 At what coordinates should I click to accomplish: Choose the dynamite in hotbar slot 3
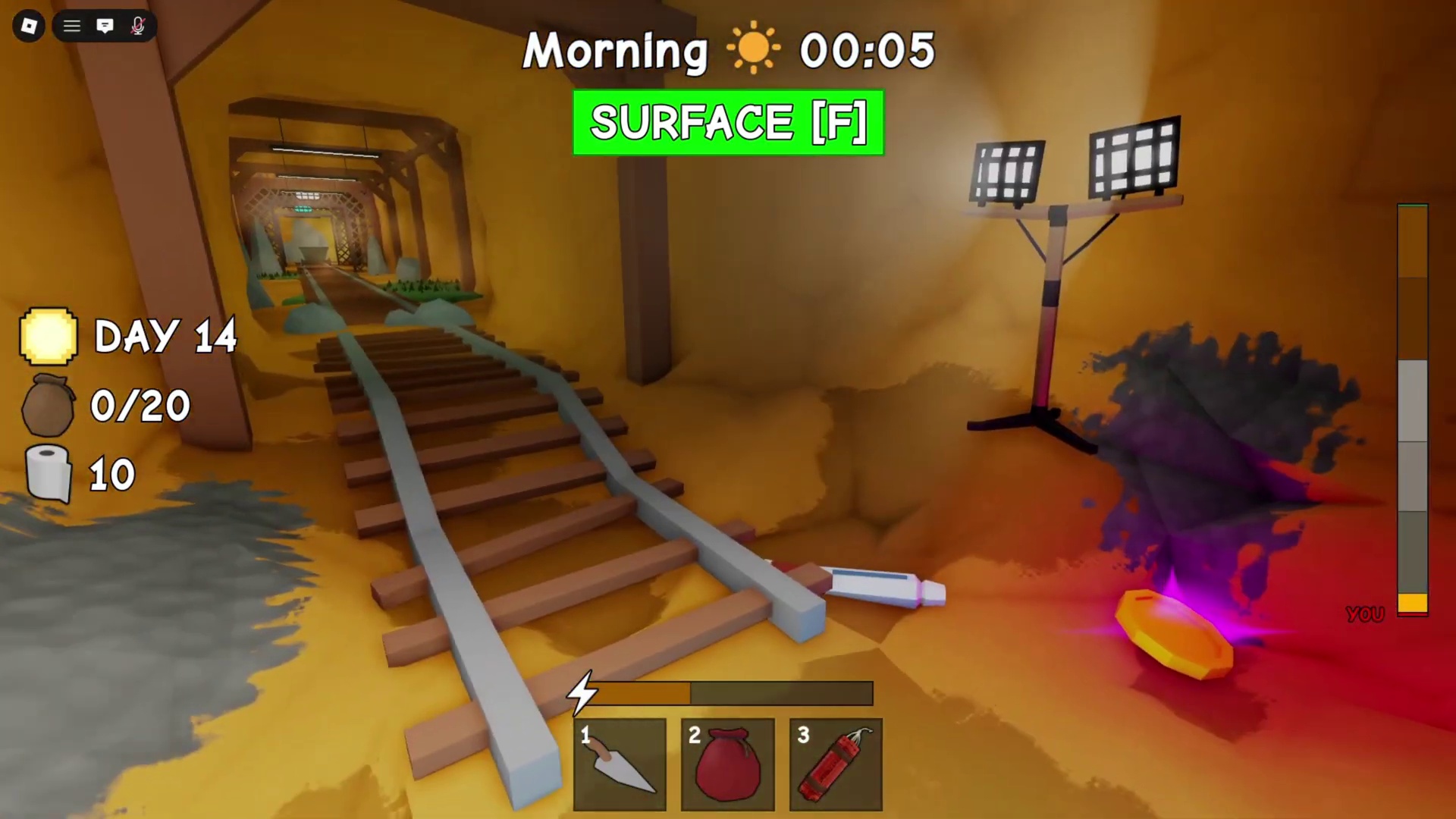(836, 764)
